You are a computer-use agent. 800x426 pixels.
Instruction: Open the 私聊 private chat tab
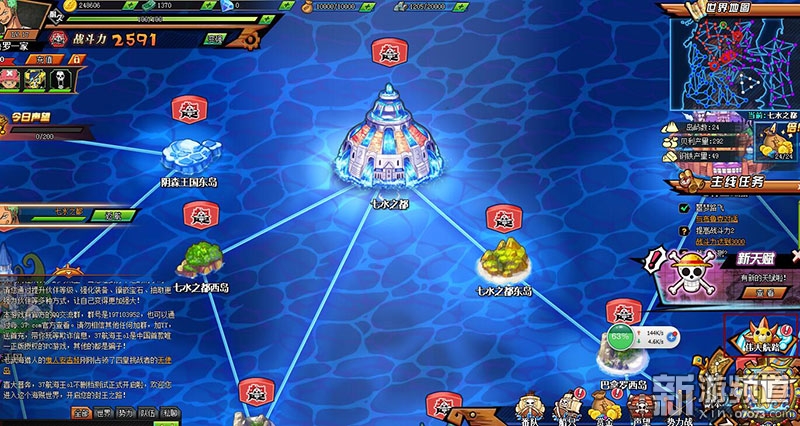pyautogui.click(x=170, y=412)
